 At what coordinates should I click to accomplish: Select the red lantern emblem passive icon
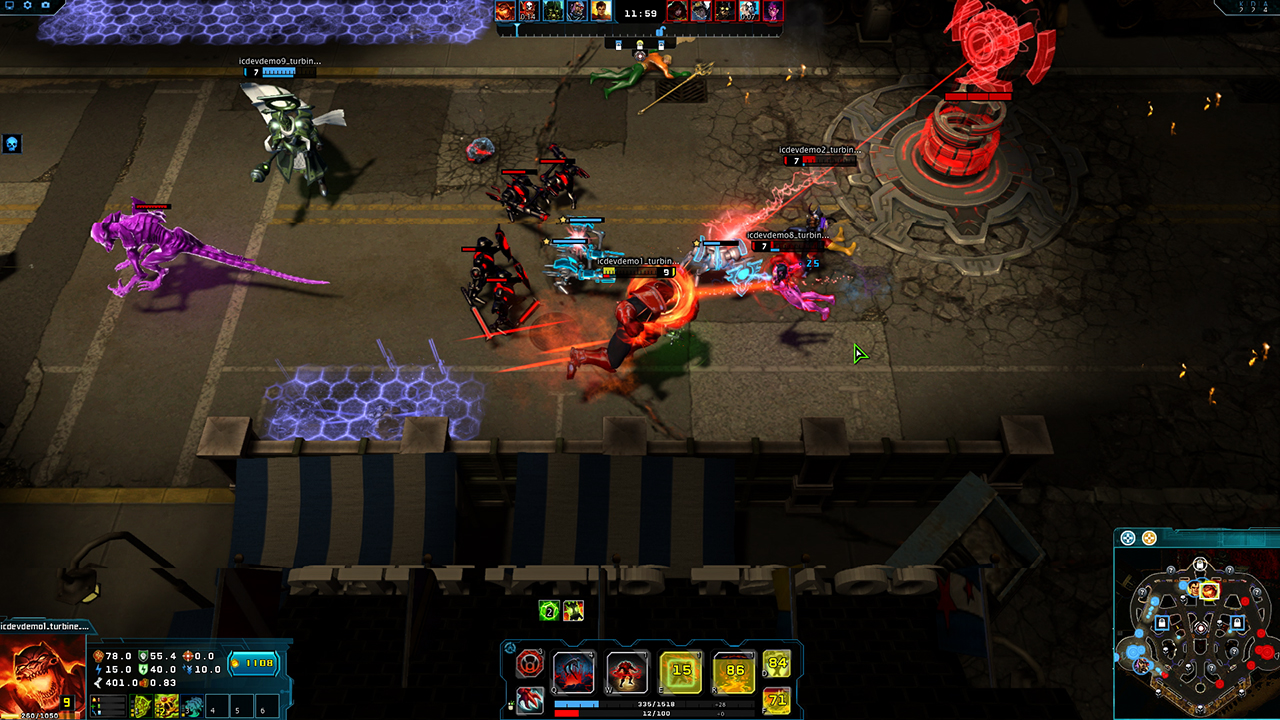pos(530,664)
